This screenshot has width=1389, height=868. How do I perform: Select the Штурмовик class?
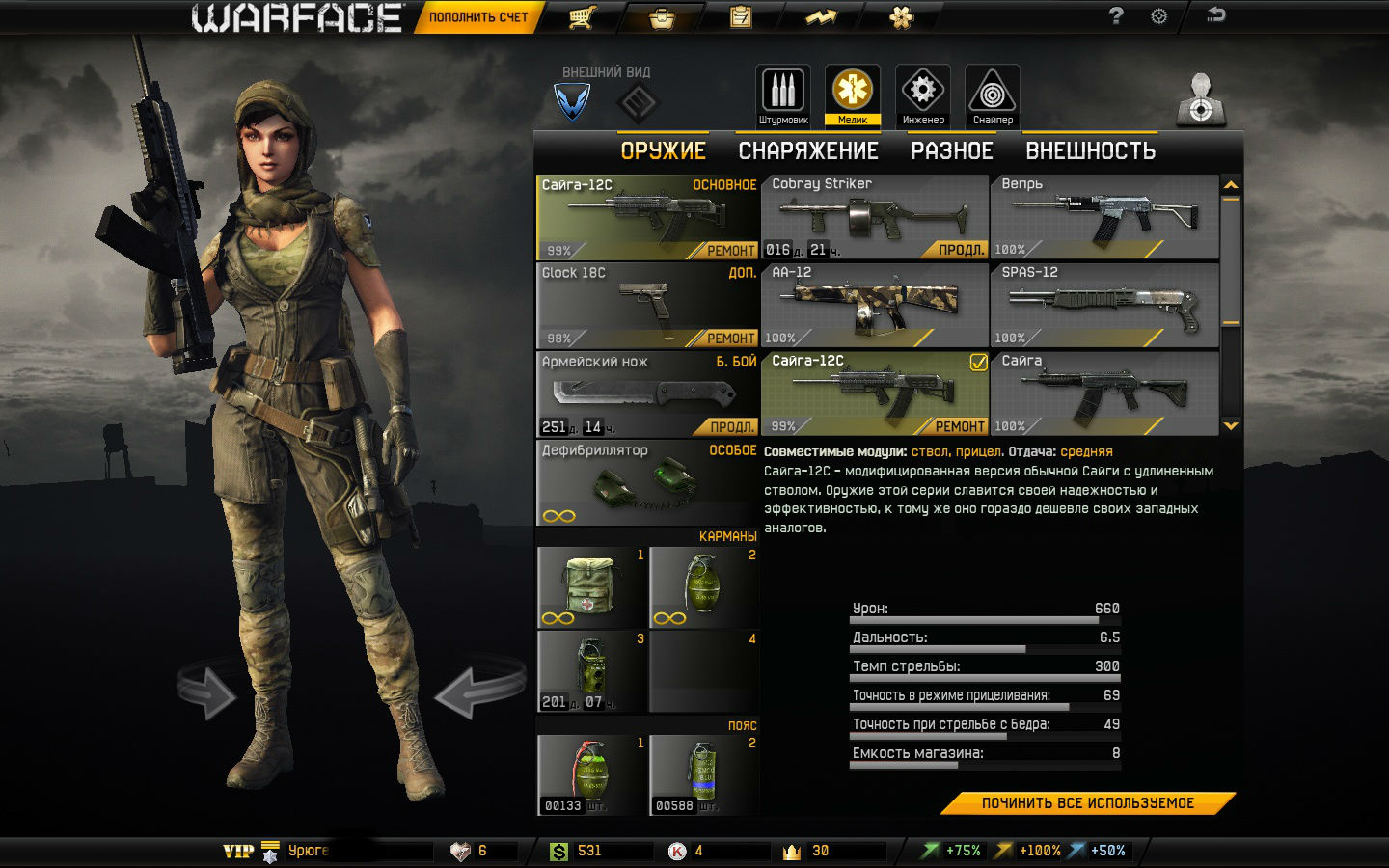pyautogui.click(x=783, y=95)
